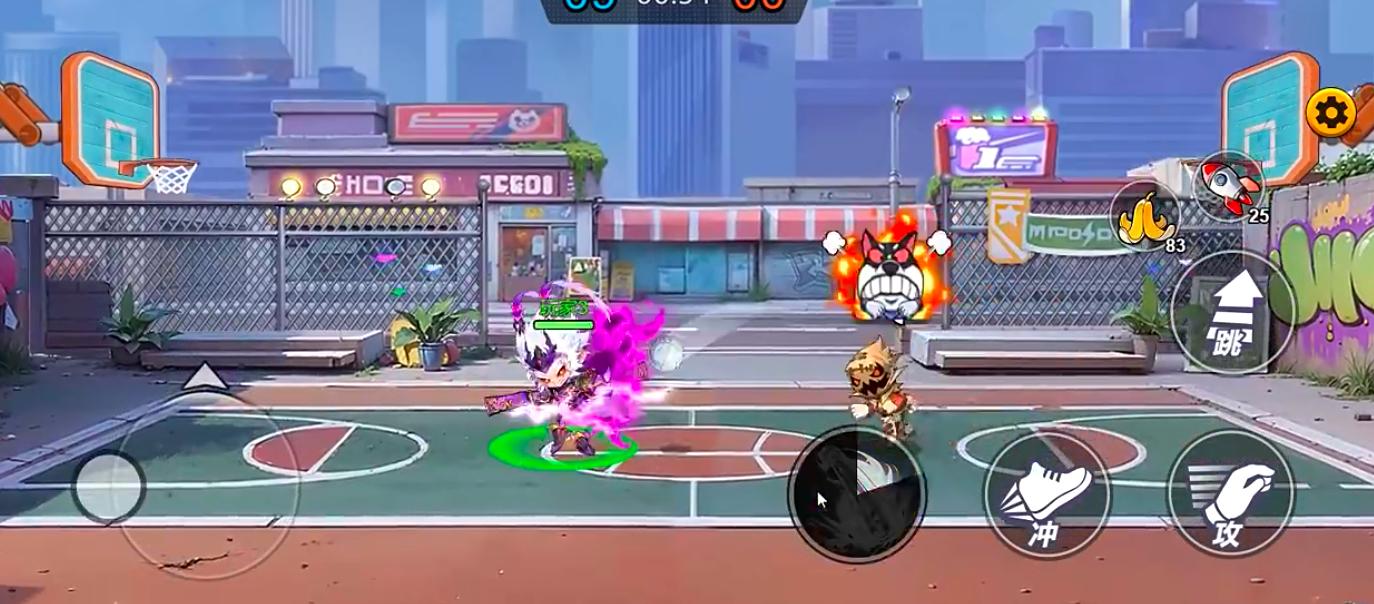Use the rocket item
The width and height of the screenshot is (1374, 604).
pyautogui.click(x=1229, y=186)
